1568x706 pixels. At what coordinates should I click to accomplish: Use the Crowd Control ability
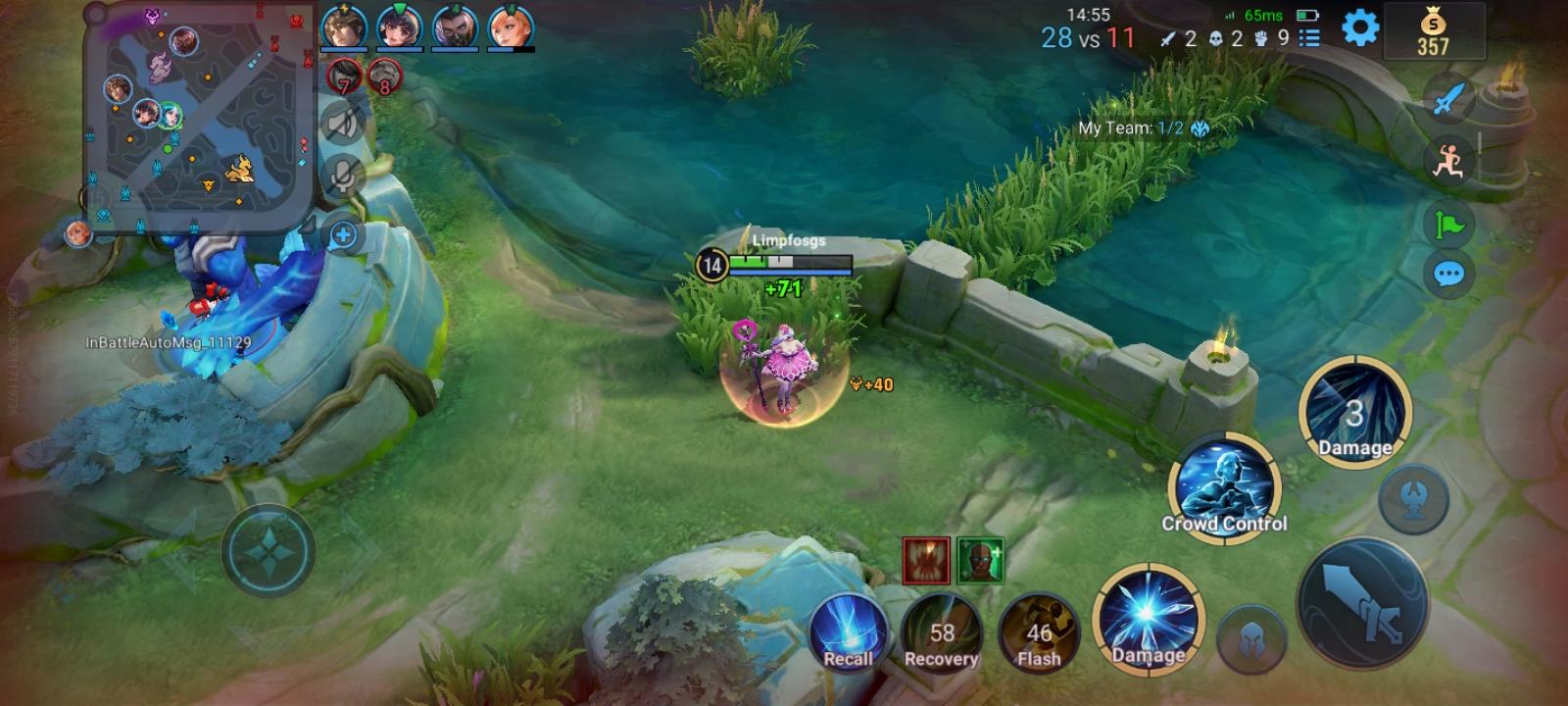1224,487
